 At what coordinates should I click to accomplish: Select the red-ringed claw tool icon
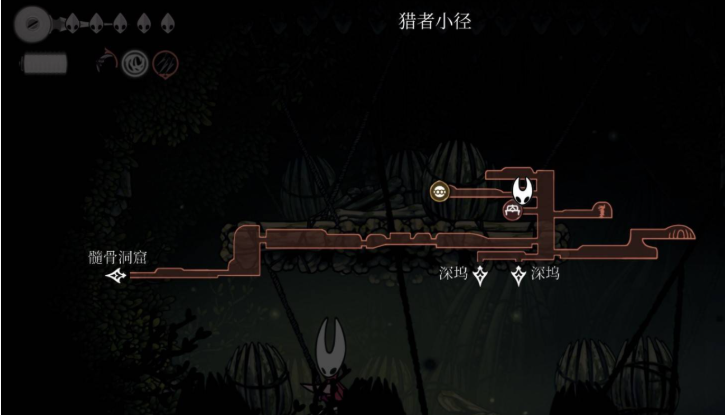[166, 65]
